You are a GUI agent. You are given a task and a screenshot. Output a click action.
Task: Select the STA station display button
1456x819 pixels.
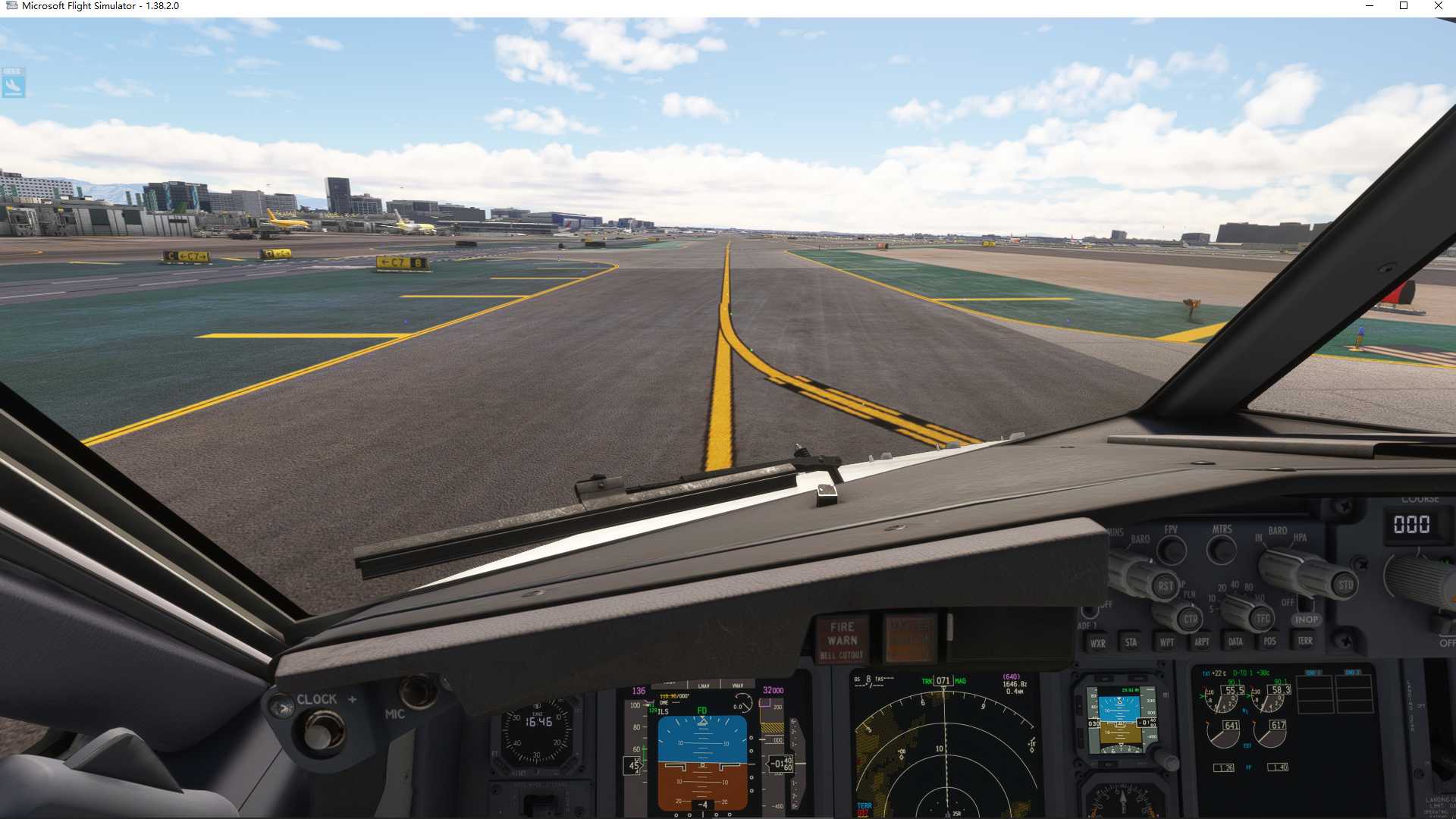pyautogui.click(x=1131, y=643)
